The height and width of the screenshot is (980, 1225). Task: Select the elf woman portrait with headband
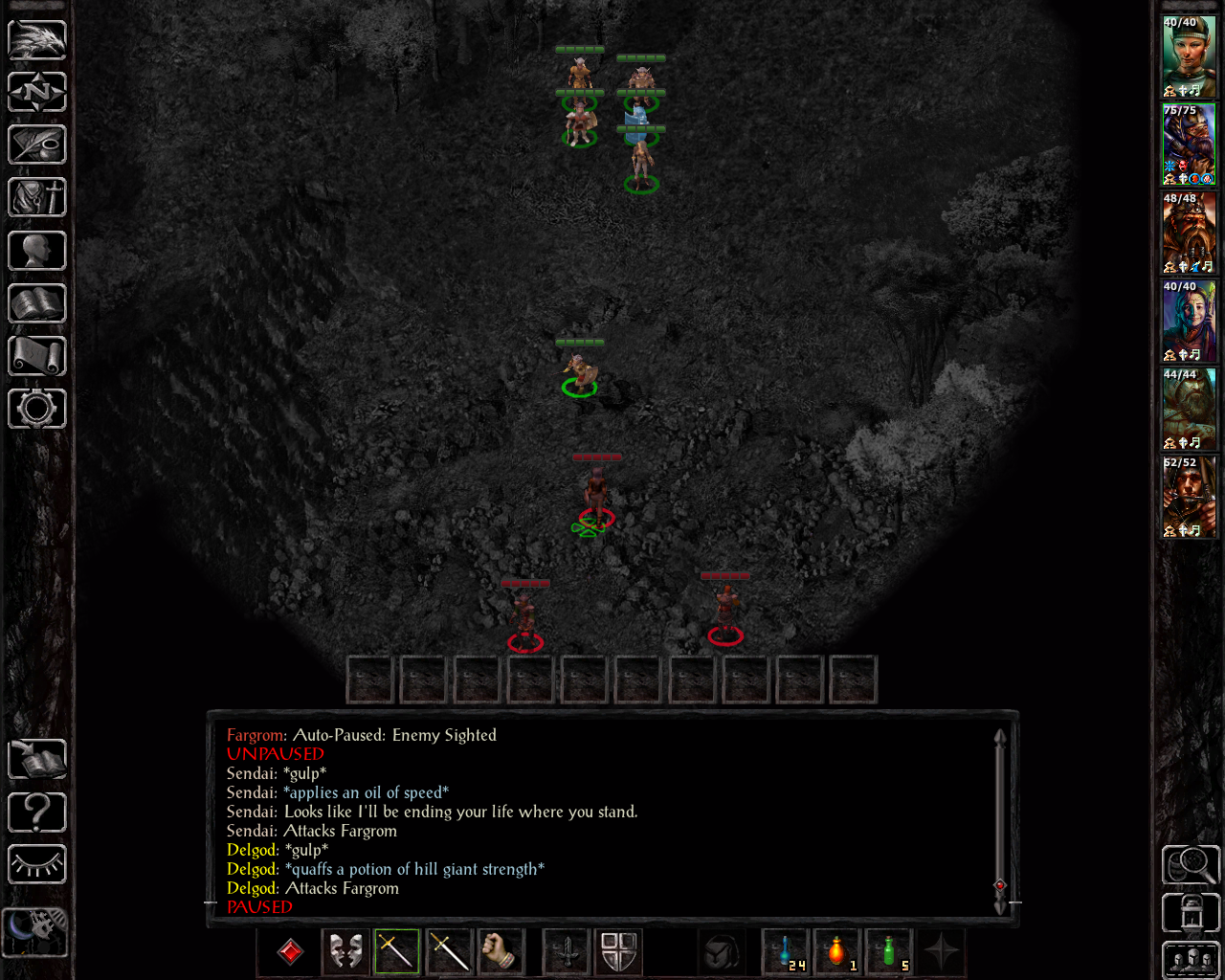1189,56
